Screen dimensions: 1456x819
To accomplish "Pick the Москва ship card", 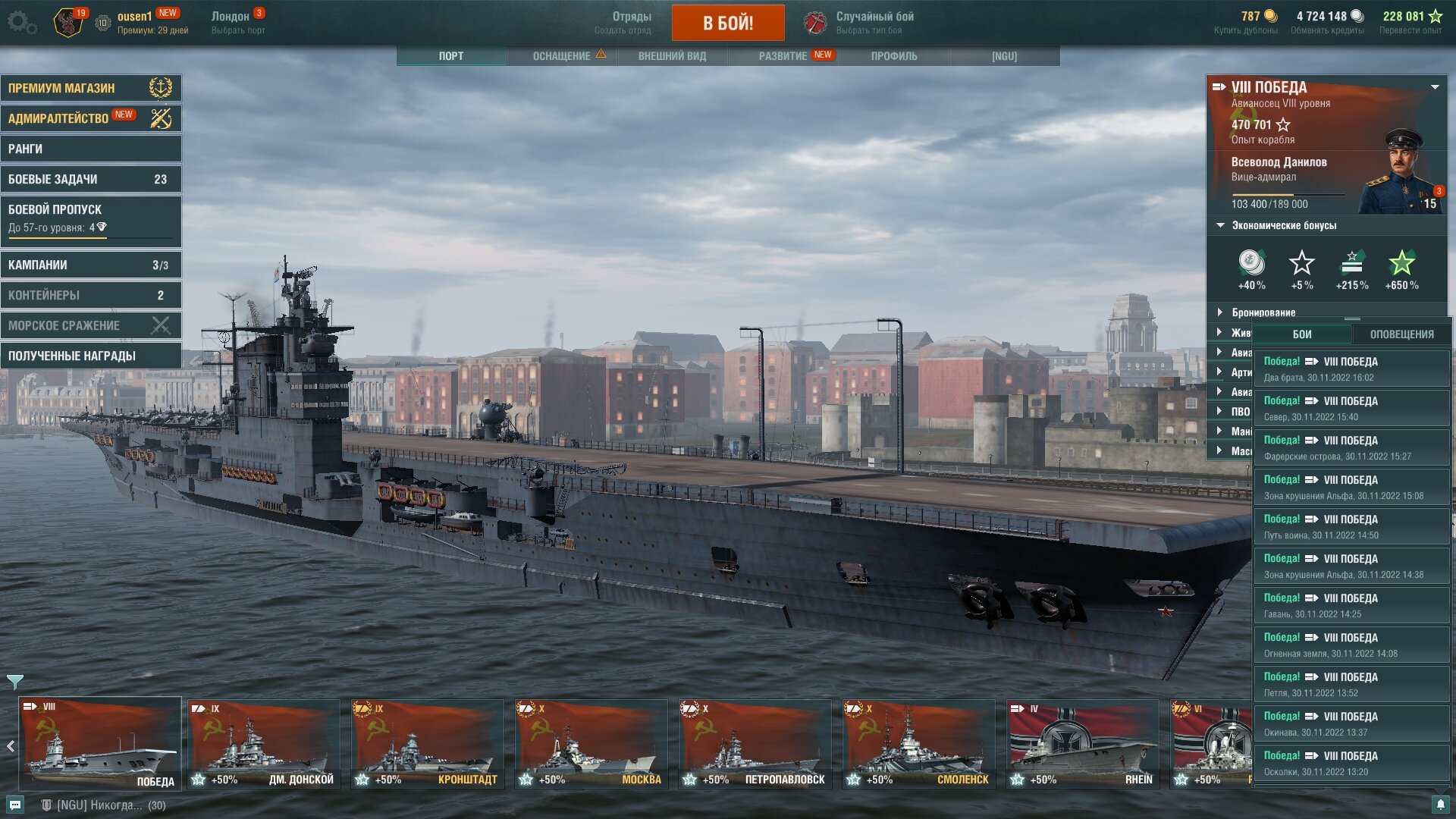I will [591, 743].
